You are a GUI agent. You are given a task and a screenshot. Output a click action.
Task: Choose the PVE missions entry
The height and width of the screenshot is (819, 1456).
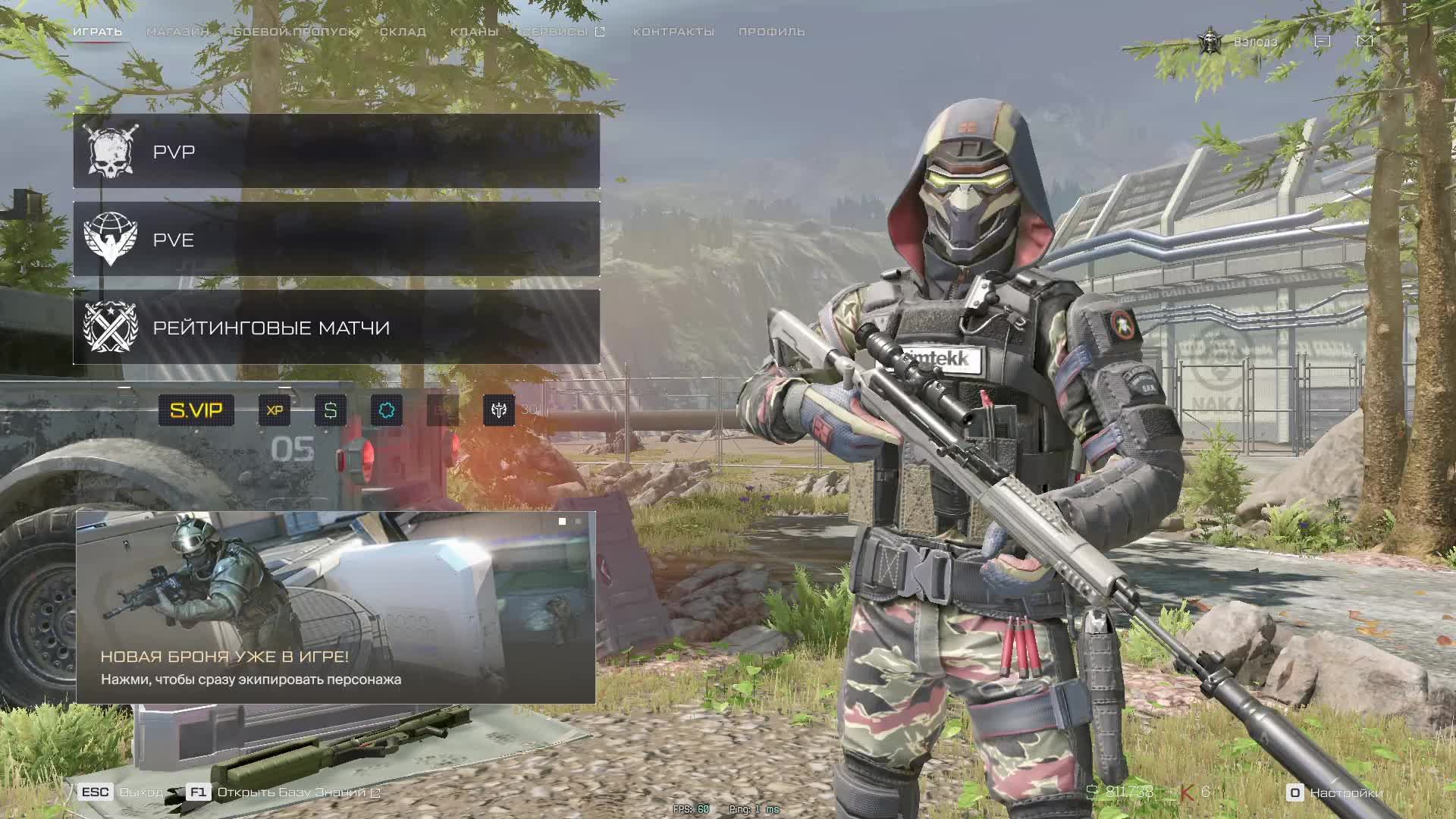coord(336,240)
